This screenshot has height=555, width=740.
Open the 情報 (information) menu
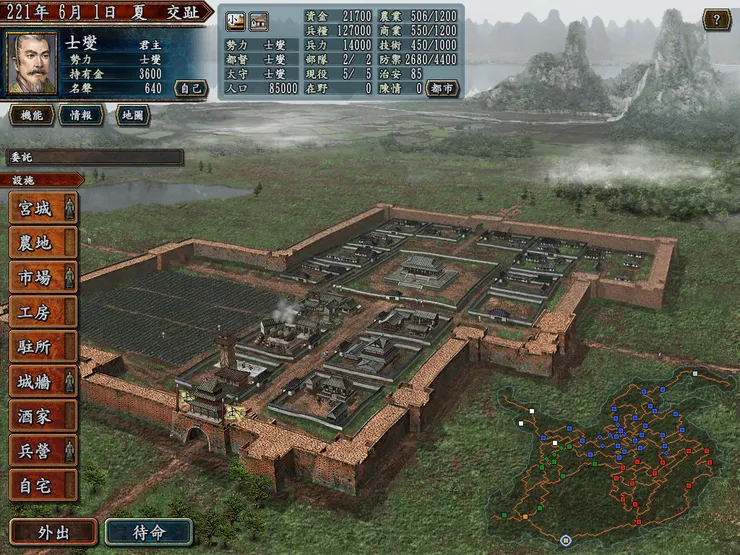(81, 115)
